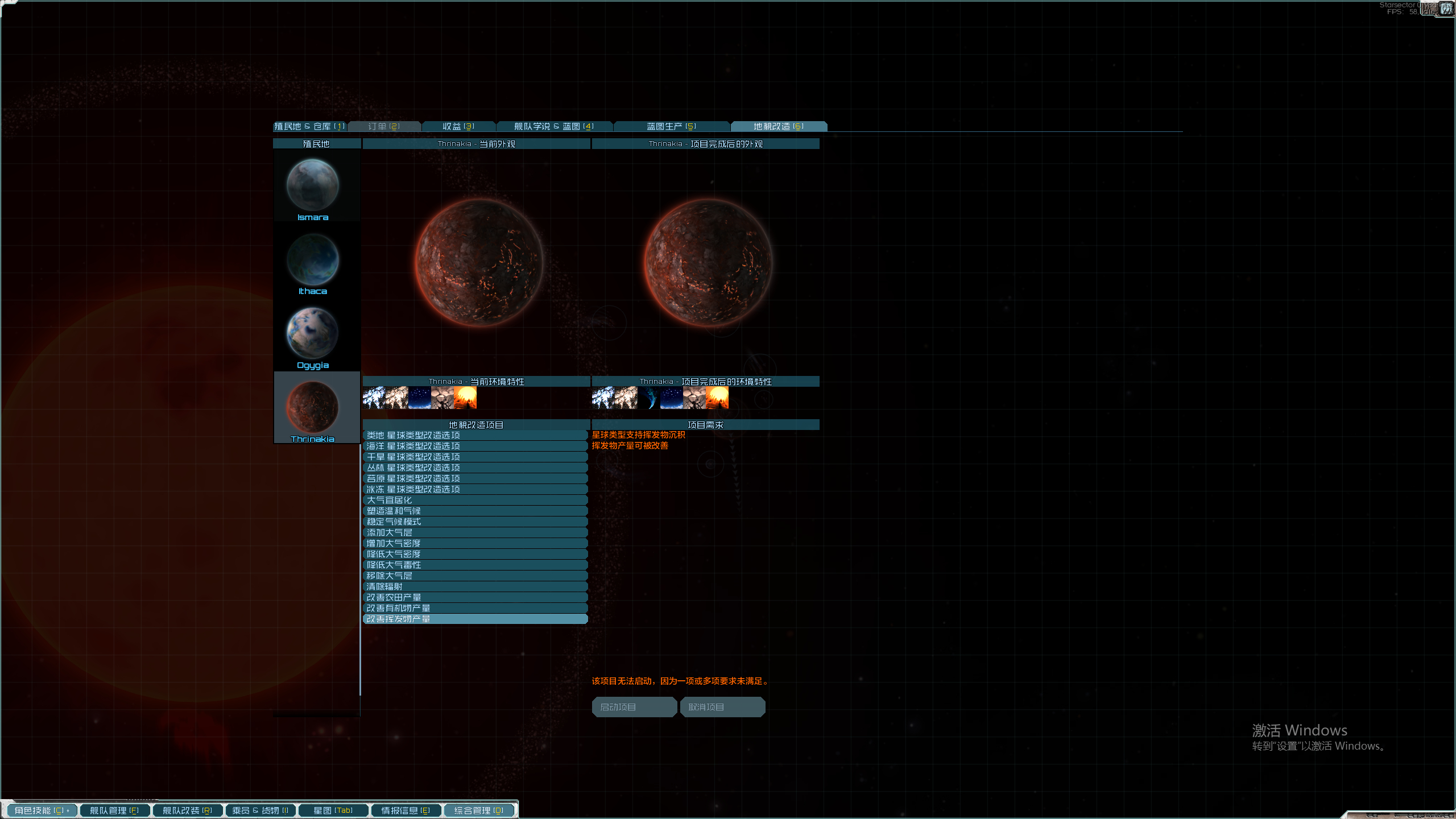The width and height of the screenshot is (1456, 819).
Task: Pick the 大气宜居化 terraforming project
Action: coord(475,500)
